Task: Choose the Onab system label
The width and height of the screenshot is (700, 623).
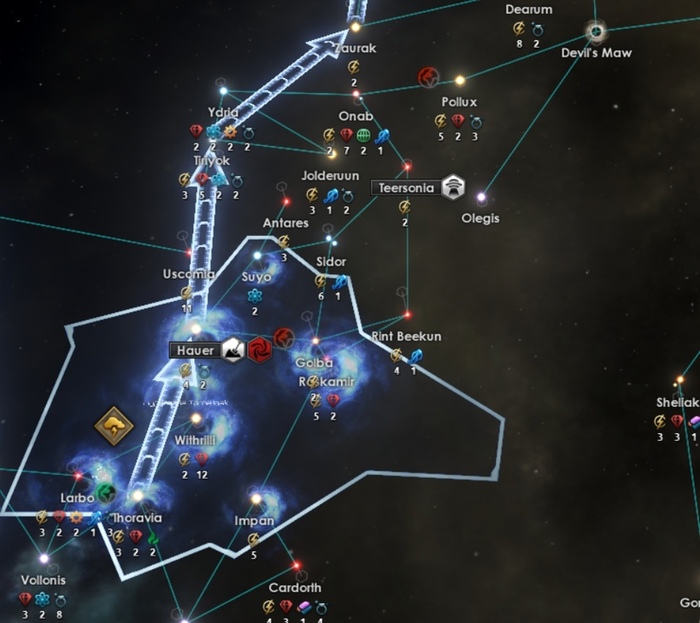Action: click(x=355, y=116)
